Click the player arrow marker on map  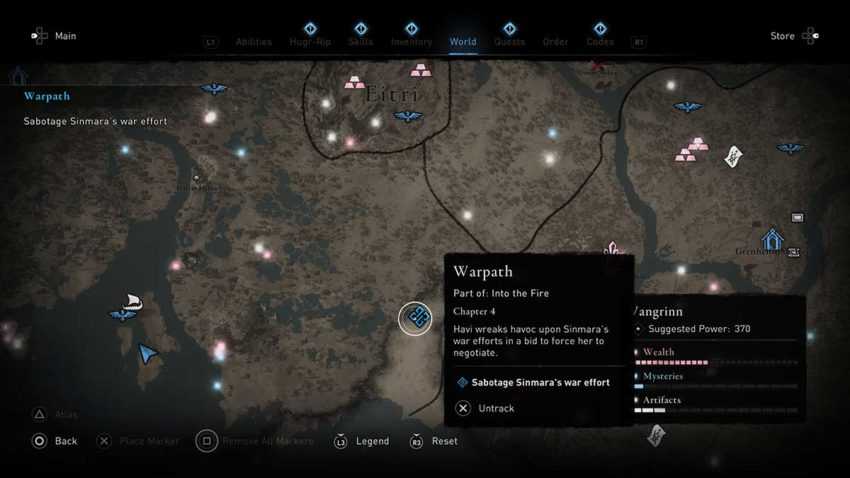(148, 353)
